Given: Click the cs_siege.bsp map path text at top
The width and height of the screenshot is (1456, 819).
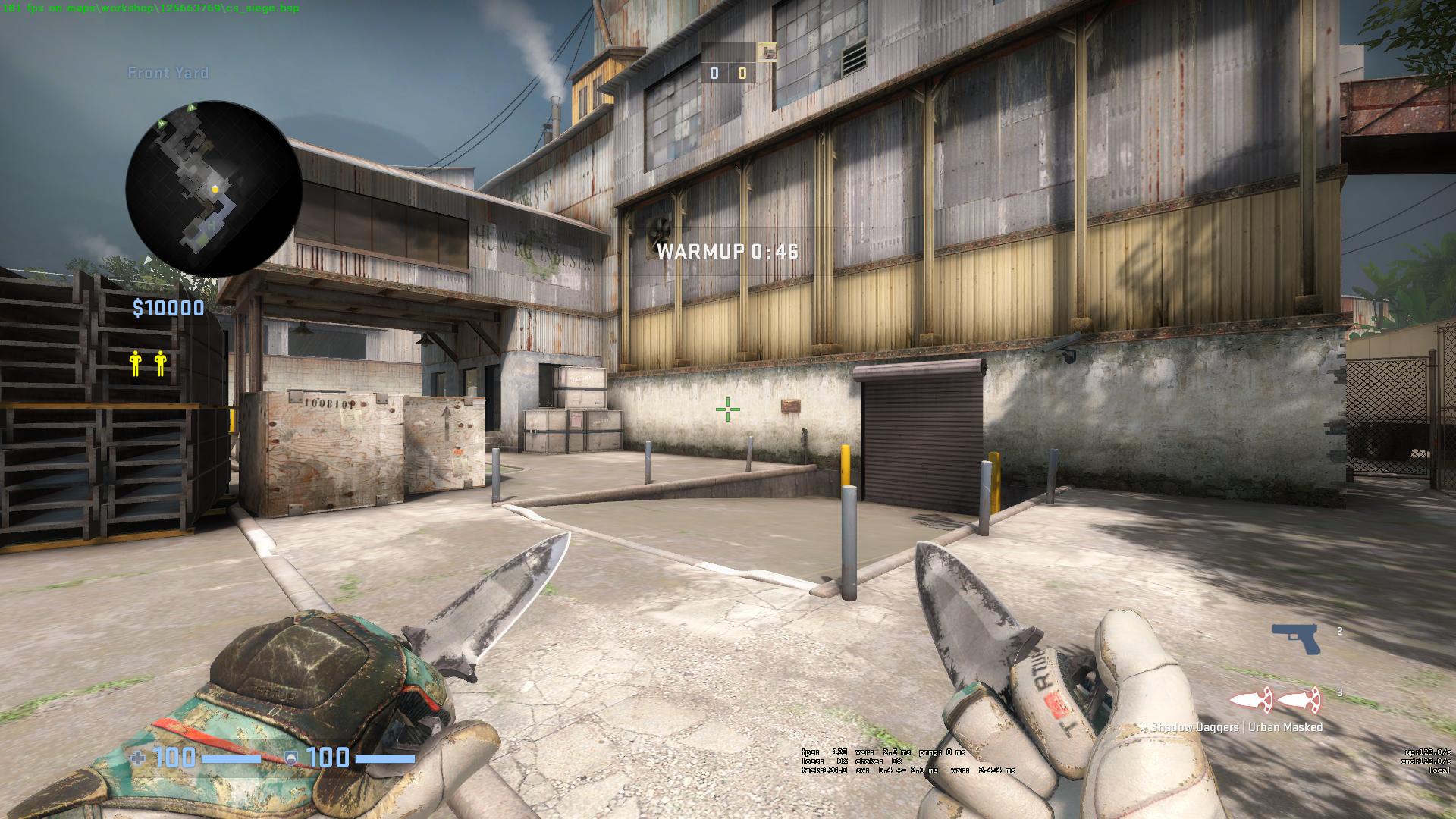Looking at the screenshot, I should click(x=150, y=6).
